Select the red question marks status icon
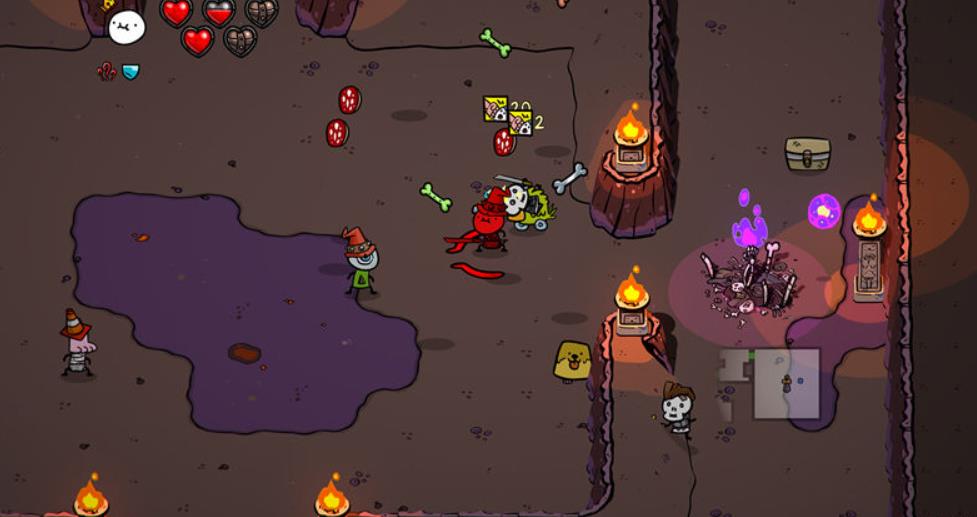 106,71
